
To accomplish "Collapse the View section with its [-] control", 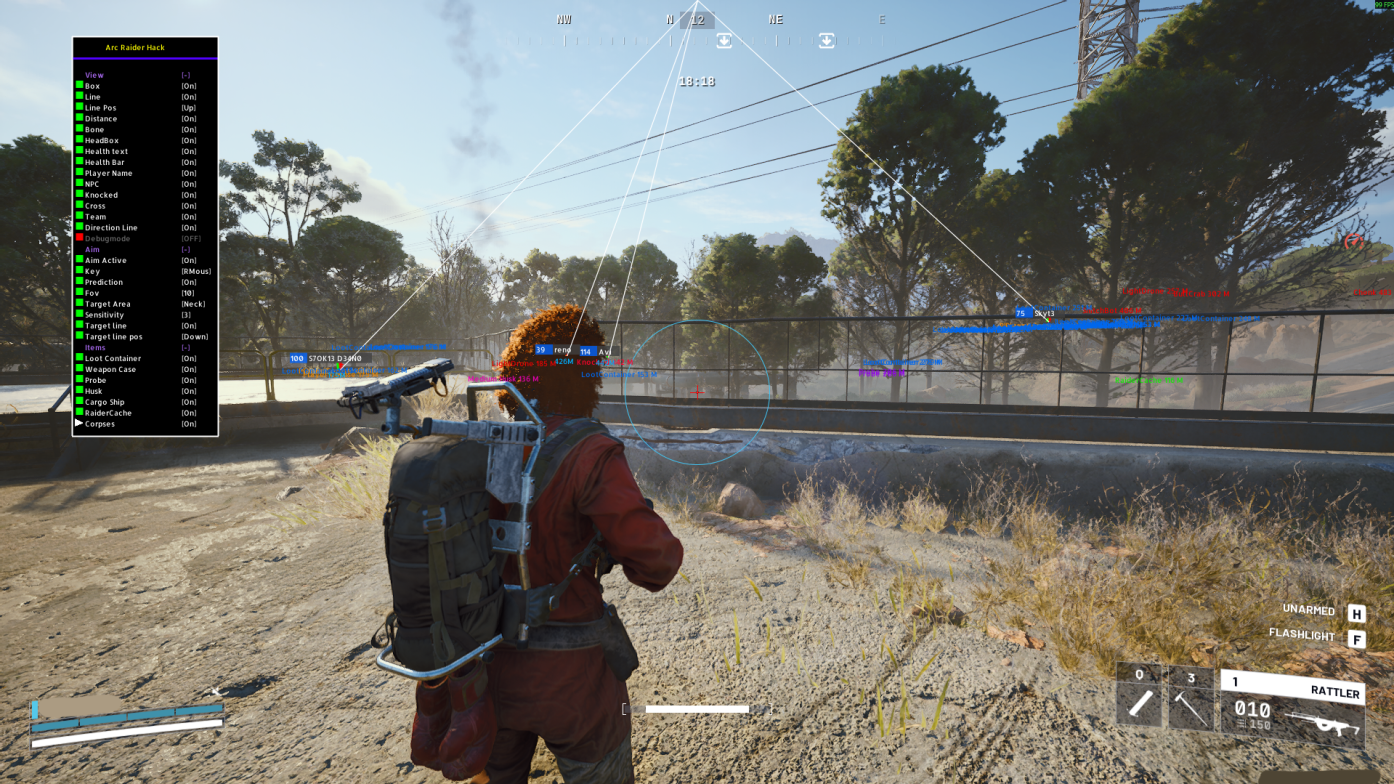I will click(185, 75).
